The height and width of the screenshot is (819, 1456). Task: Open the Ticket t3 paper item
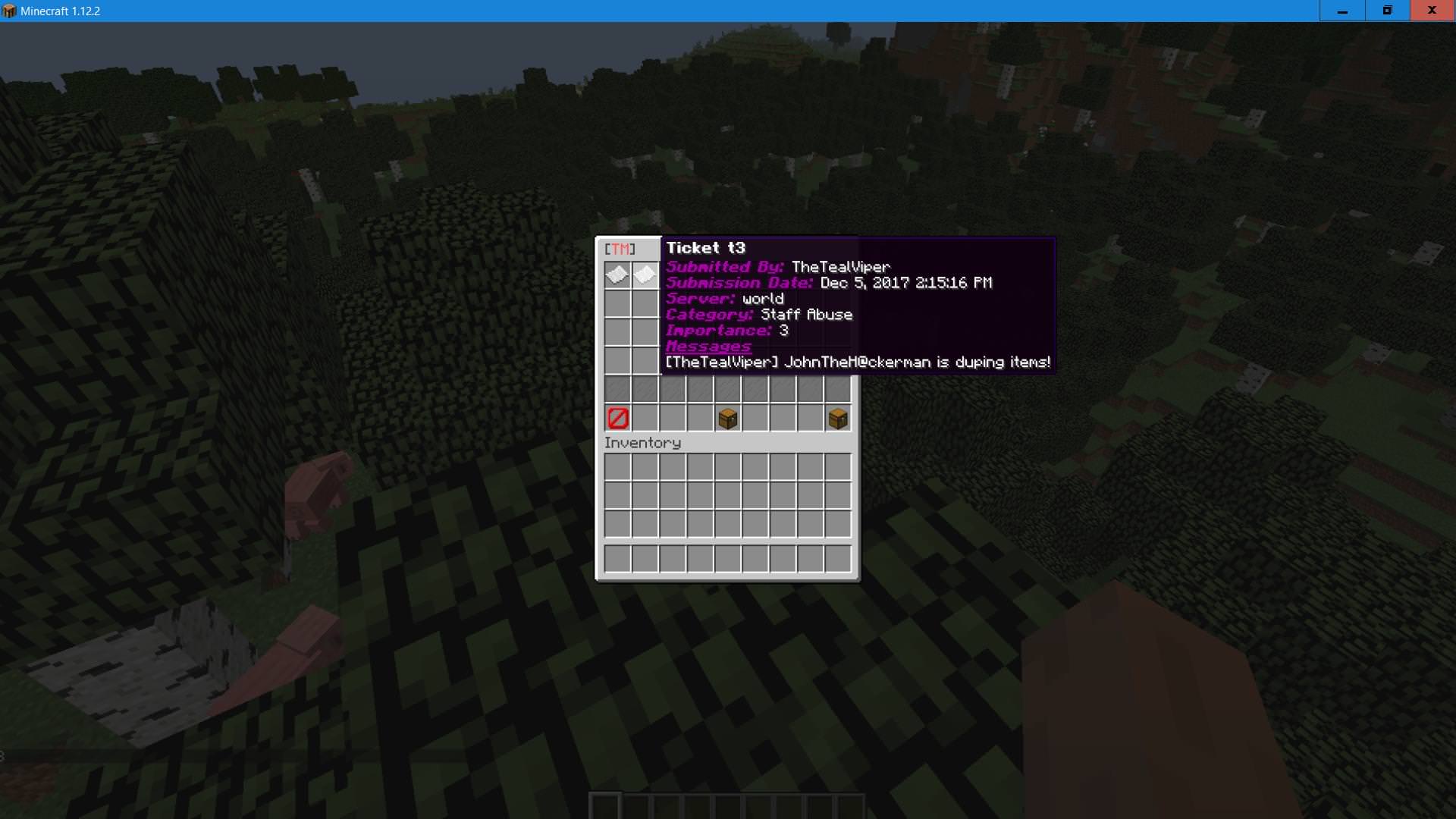coord(617,275)
